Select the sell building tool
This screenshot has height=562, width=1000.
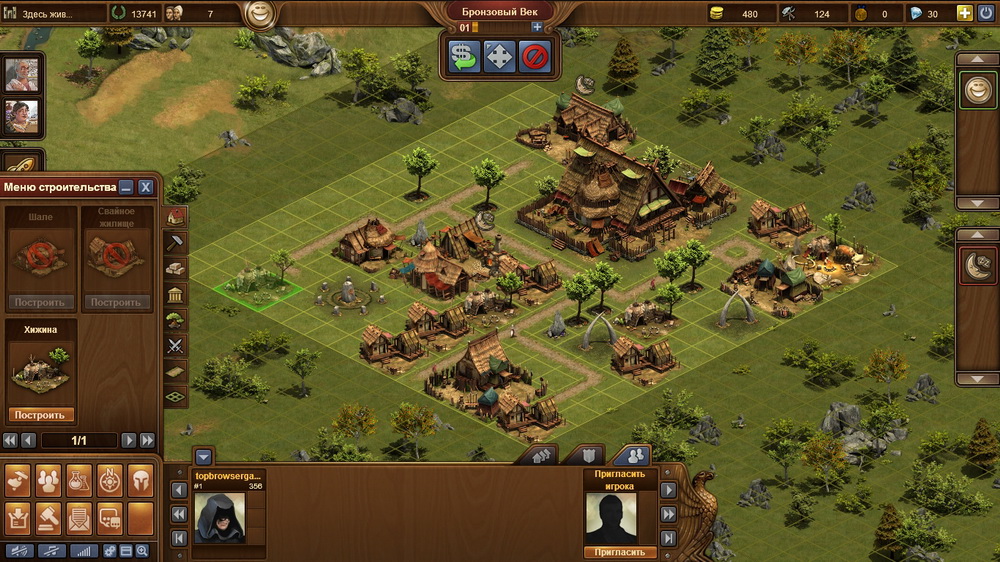(464, 56)
